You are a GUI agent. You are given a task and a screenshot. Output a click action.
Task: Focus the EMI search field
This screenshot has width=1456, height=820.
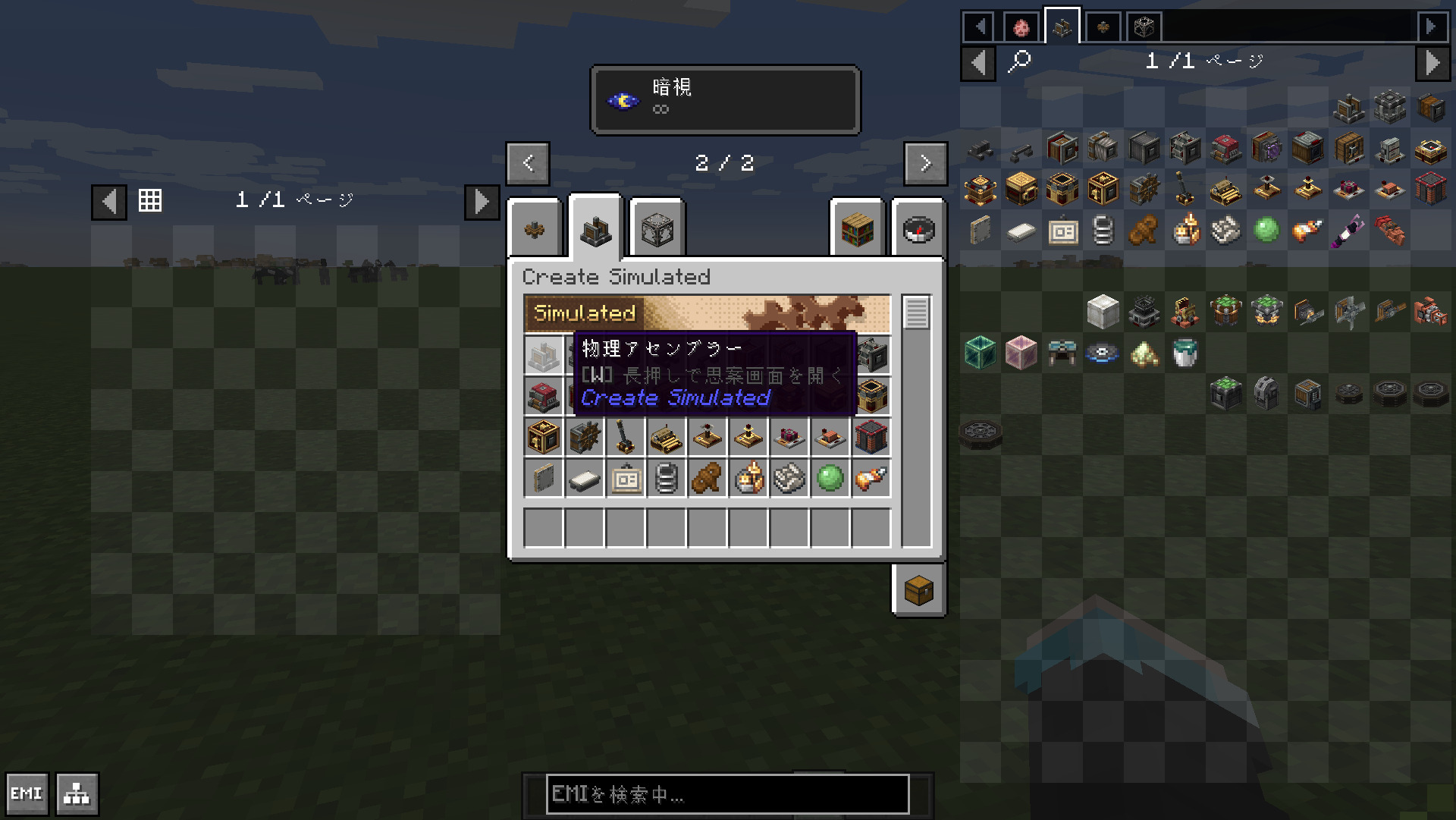point(727,794)
